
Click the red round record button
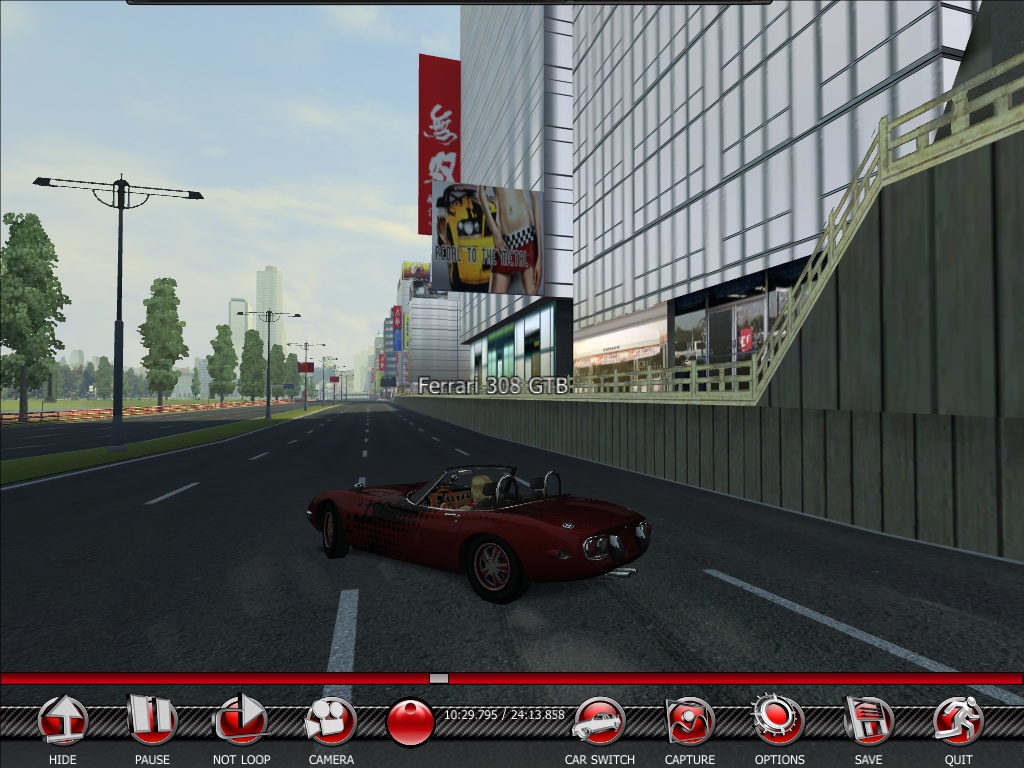[410, 723]
